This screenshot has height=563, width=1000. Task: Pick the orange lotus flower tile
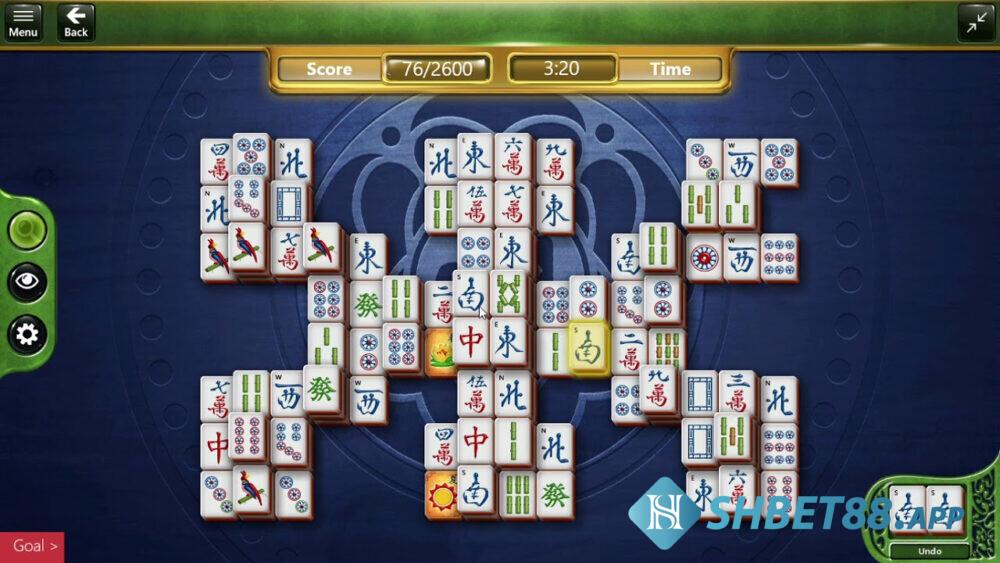pyautogui.click(x=441, y=353)
